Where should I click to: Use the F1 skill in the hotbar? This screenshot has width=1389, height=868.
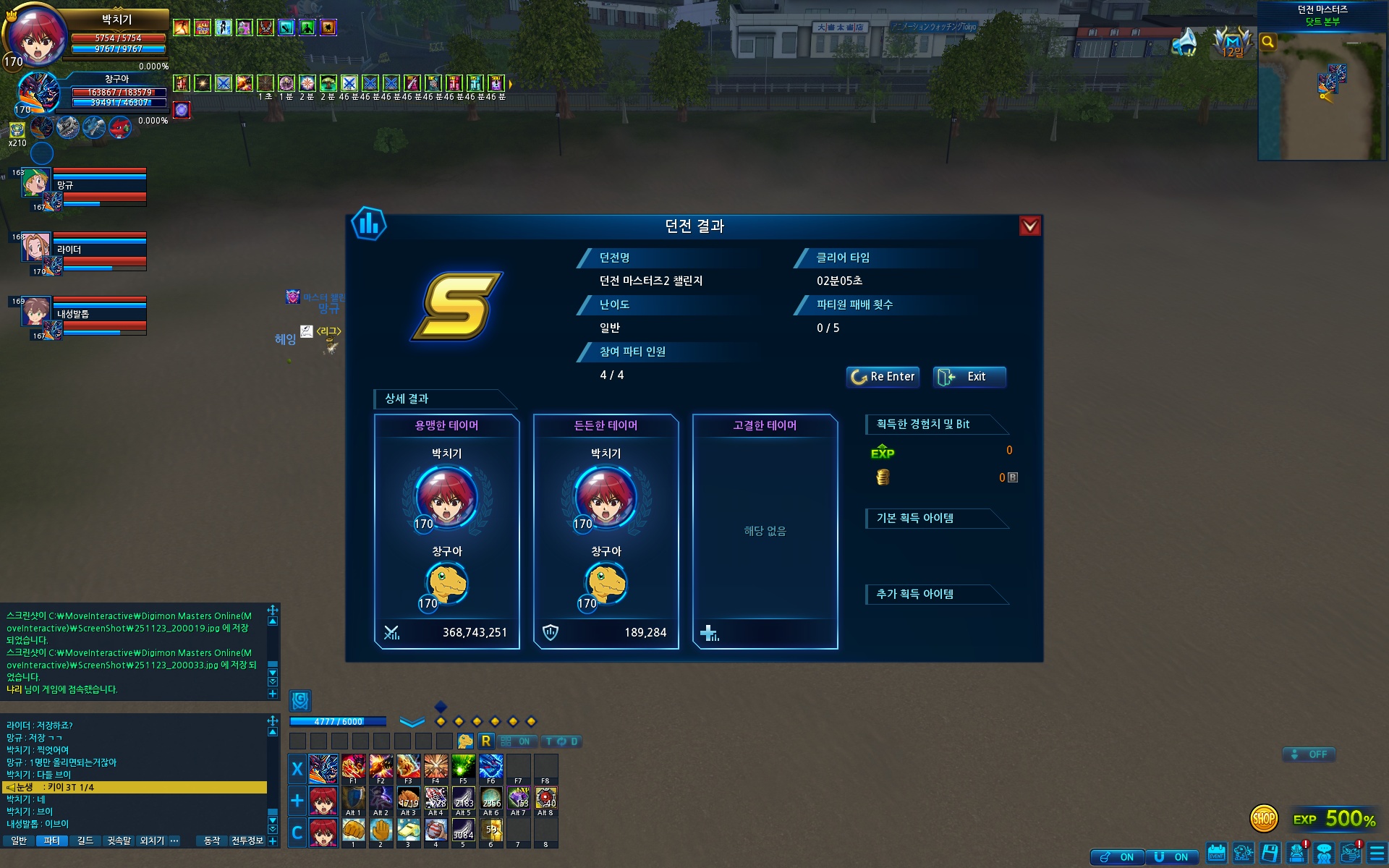point(353,767)
